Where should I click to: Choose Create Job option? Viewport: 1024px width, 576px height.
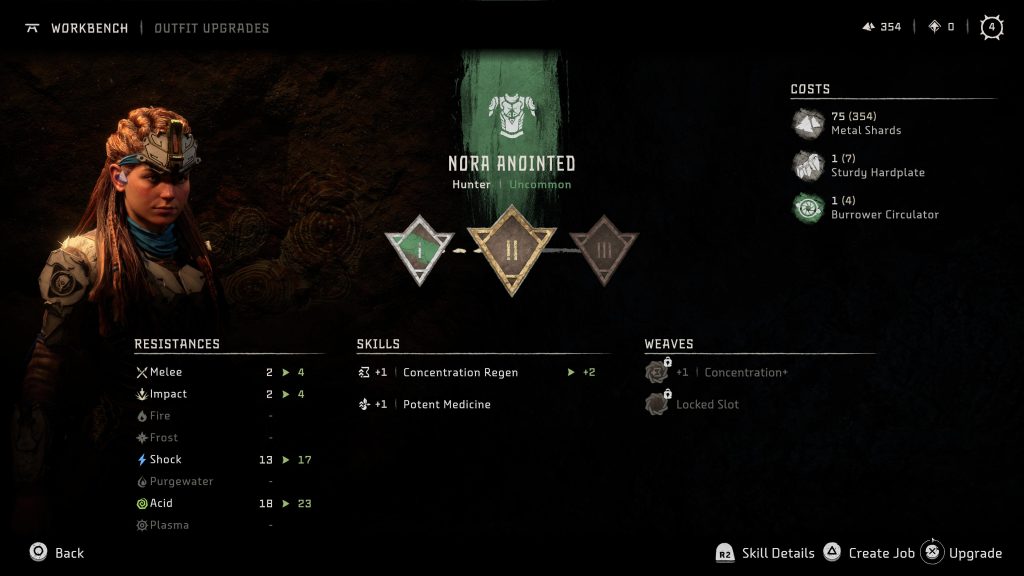click(870, 553)
